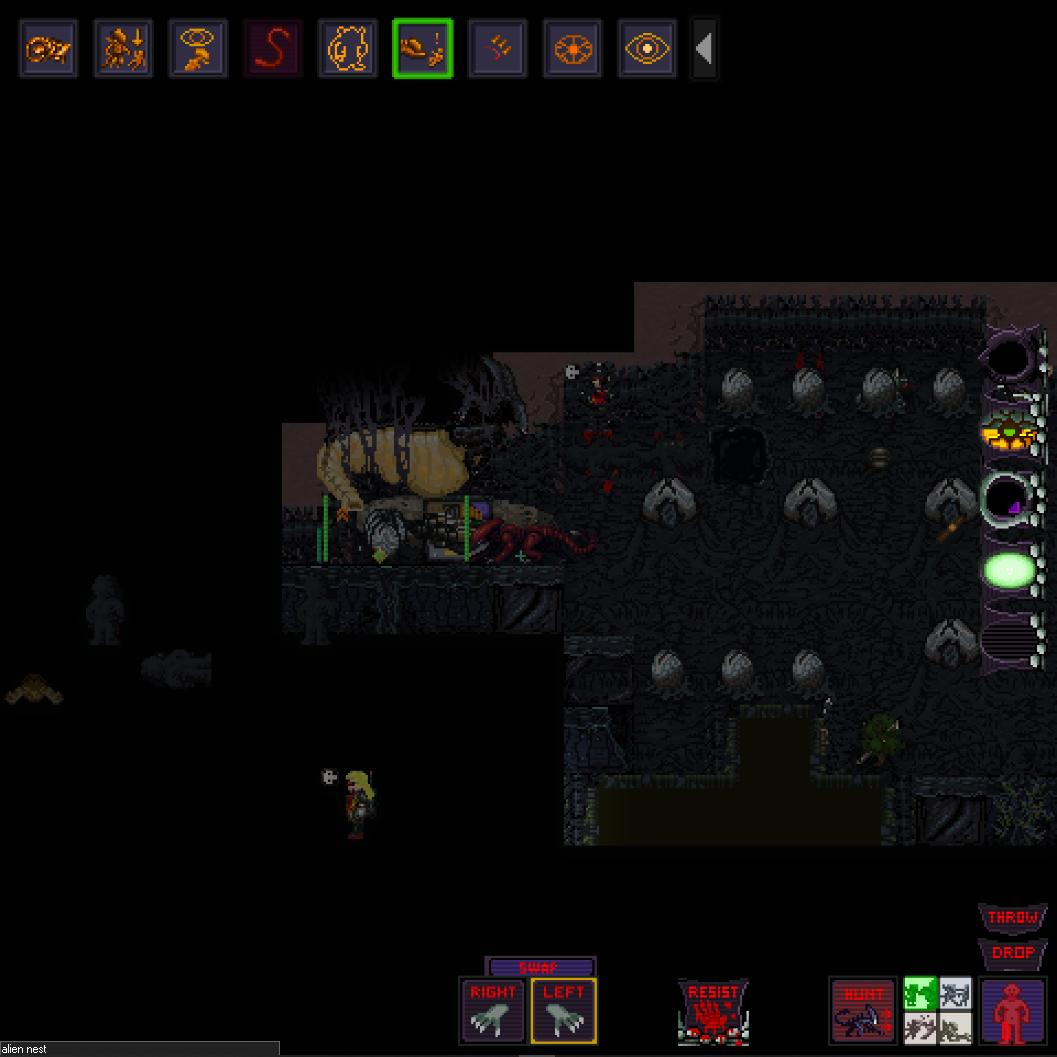This screenshot has height=1057, width=1057.
Task: Activate the orange circular web ability
Action: [x=573, y=49]
